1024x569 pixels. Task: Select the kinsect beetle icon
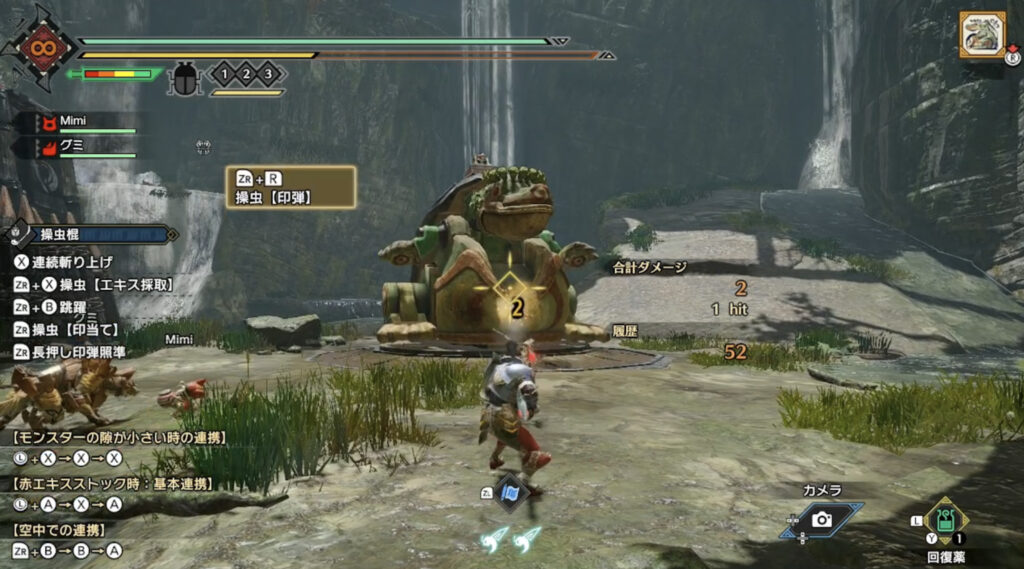(x=185, y=76)
